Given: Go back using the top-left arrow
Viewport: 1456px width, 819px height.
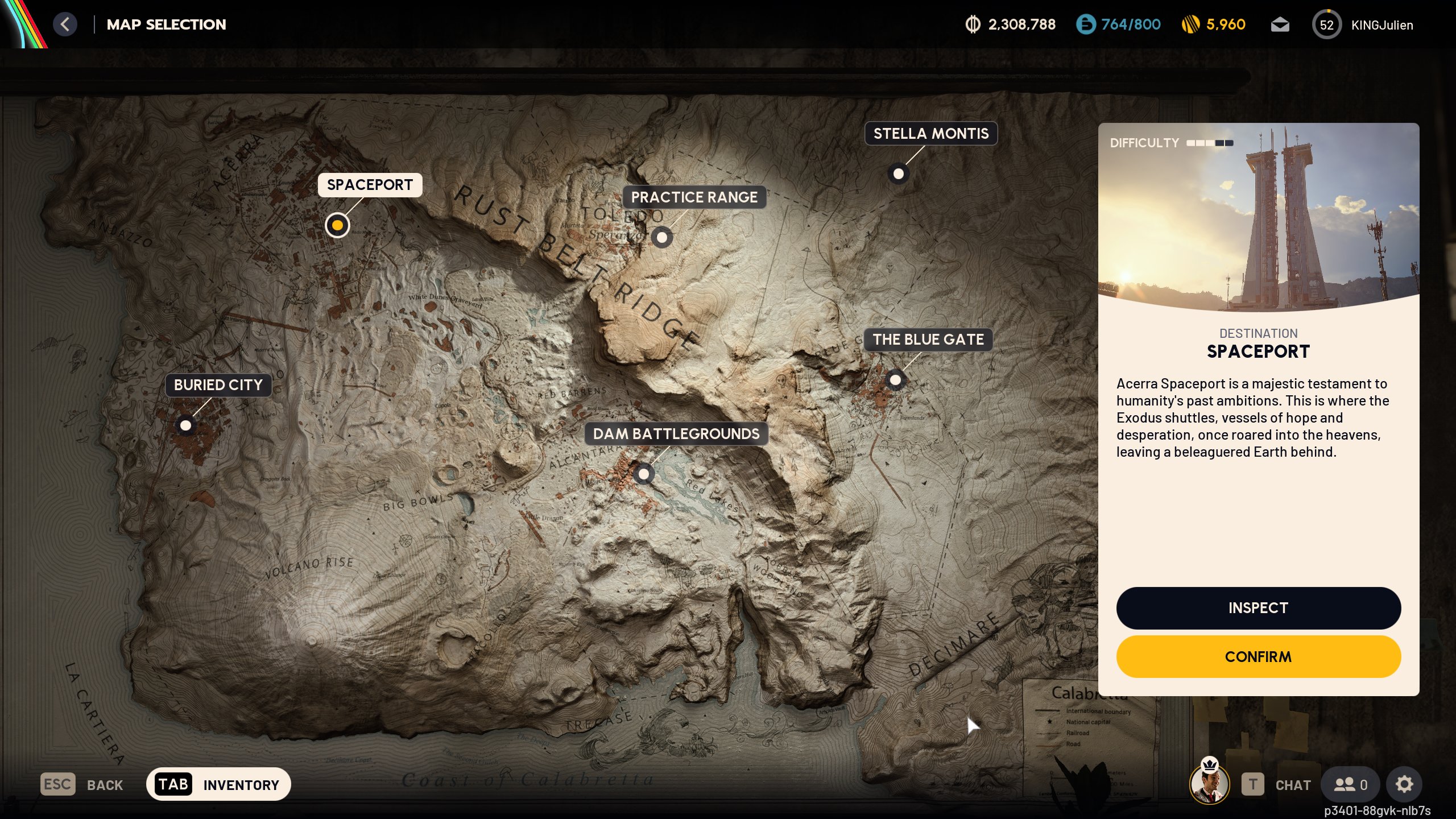Looking at the screenshot, I should pyautogui.click(x=65, y=24).
